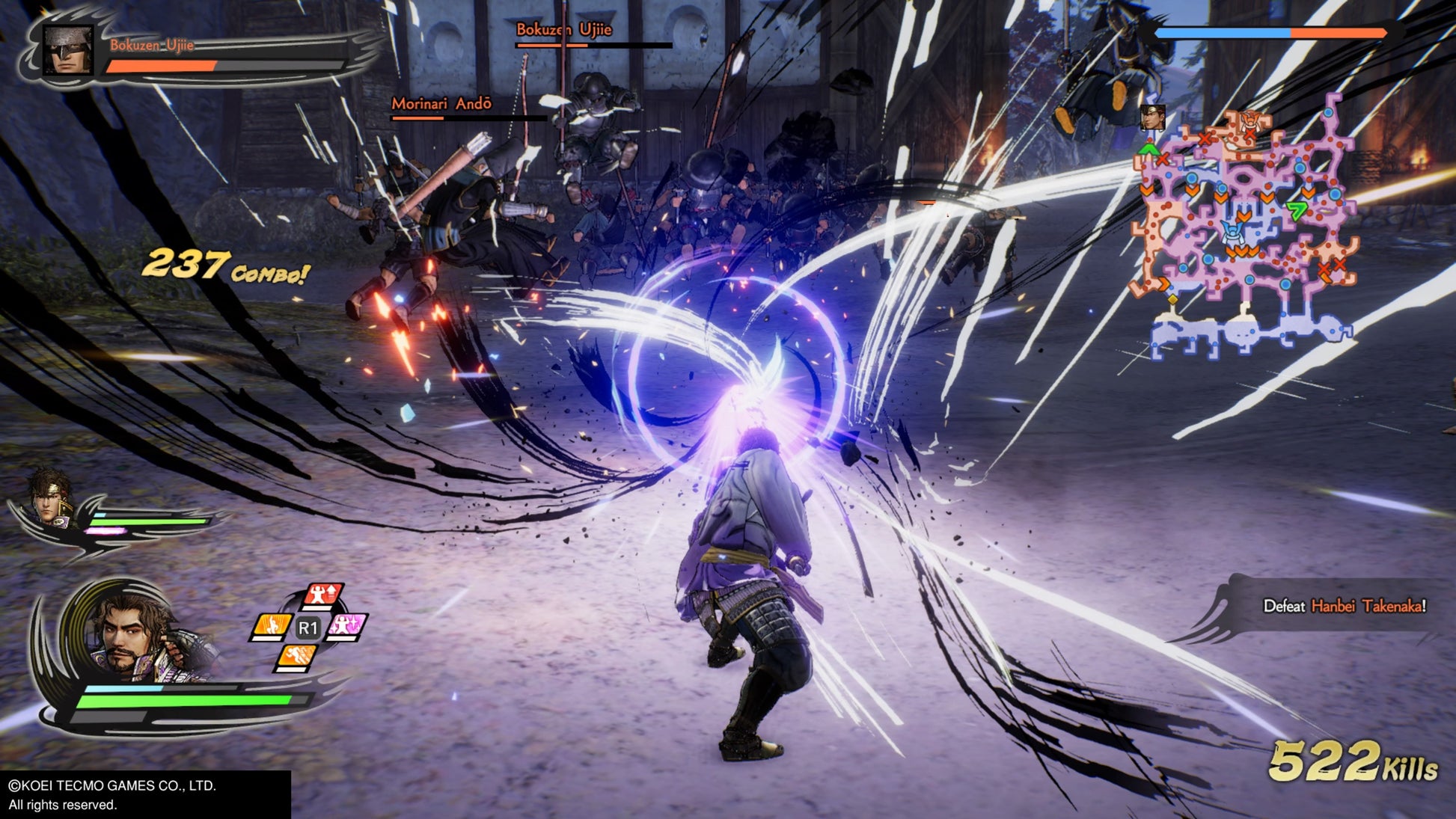The image size is (1456, 819).
Task: Use the pink sparkle buff skill
Action: (346, 625)
